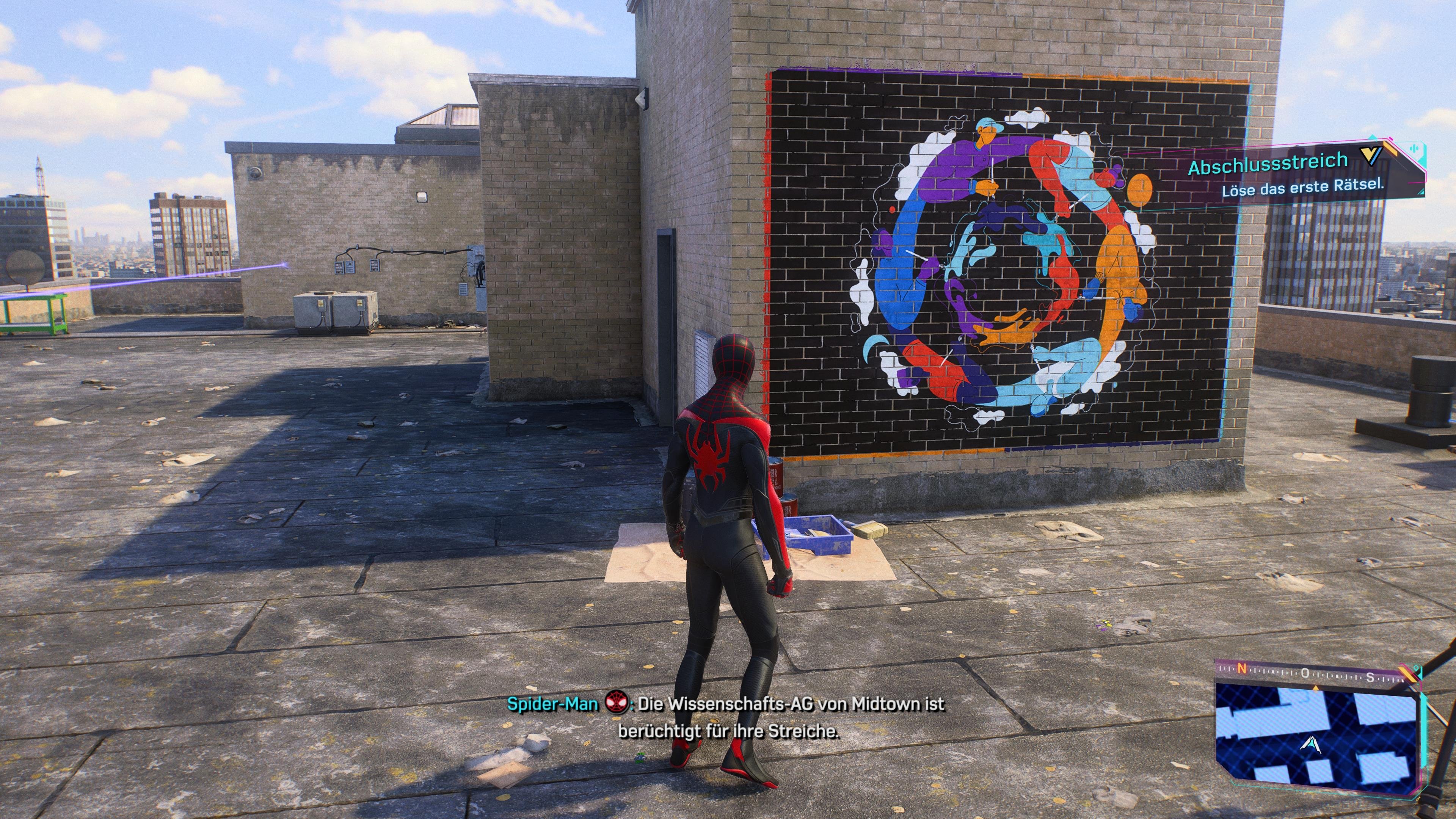Click the white player arrow in the minimap center
The width and height of the screenshot is (1456, 819).
coord(1311,745)
